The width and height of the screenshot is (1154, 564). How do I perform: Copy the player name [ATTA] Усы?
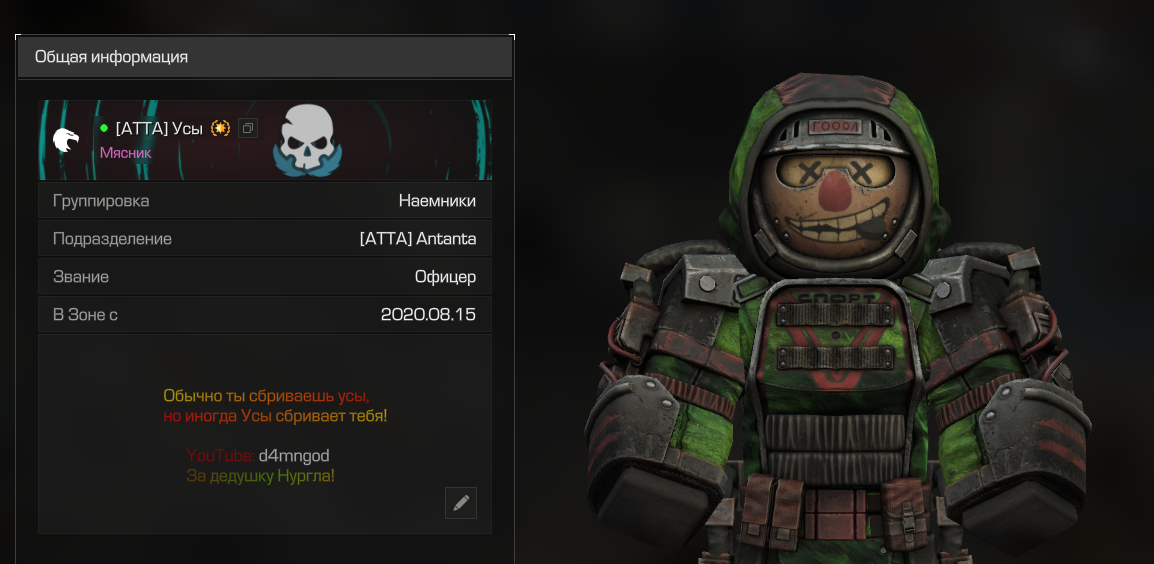coord(248,128)
